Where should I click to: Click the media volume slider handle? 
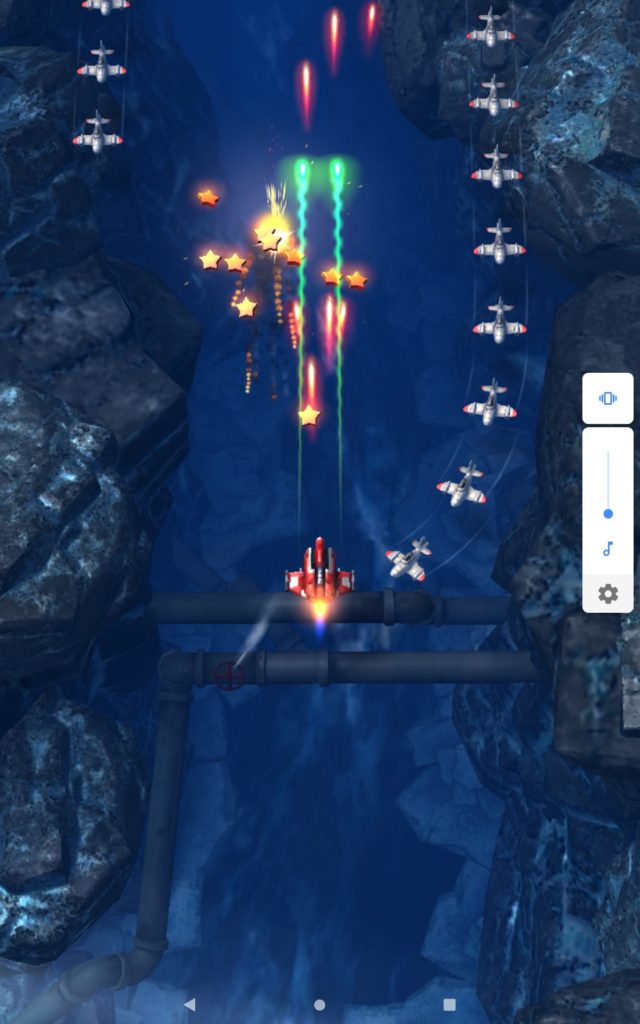608,514
